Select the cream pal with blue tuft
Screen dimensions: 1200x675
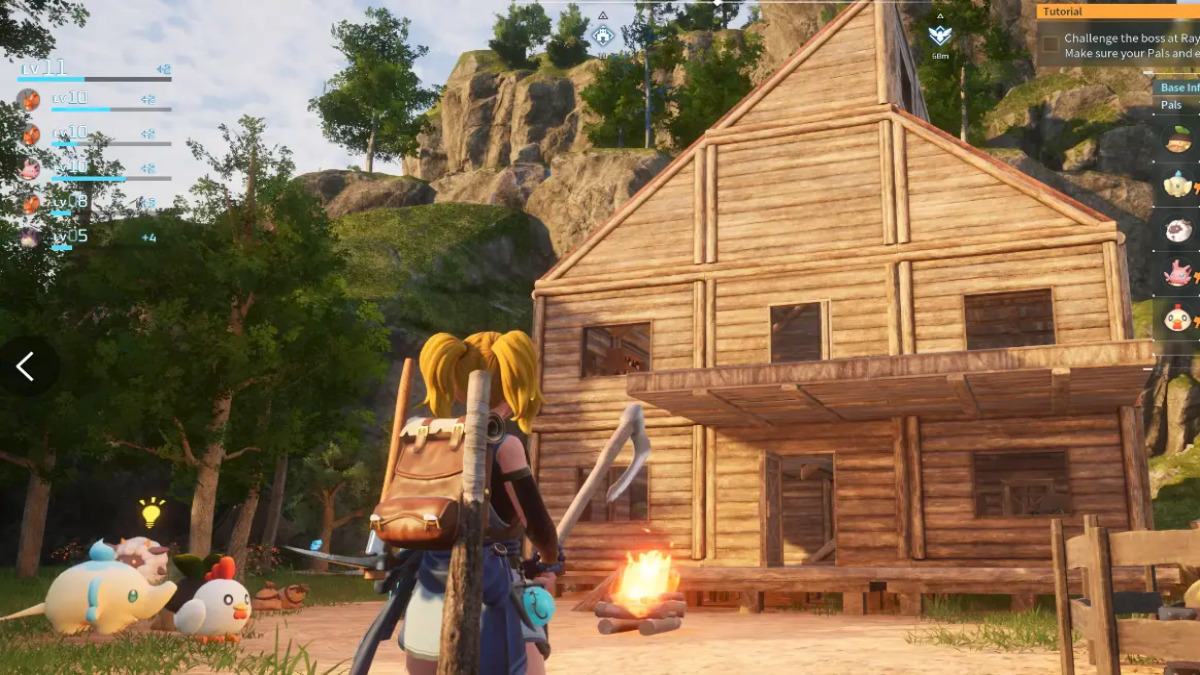tap(1178, 185)
